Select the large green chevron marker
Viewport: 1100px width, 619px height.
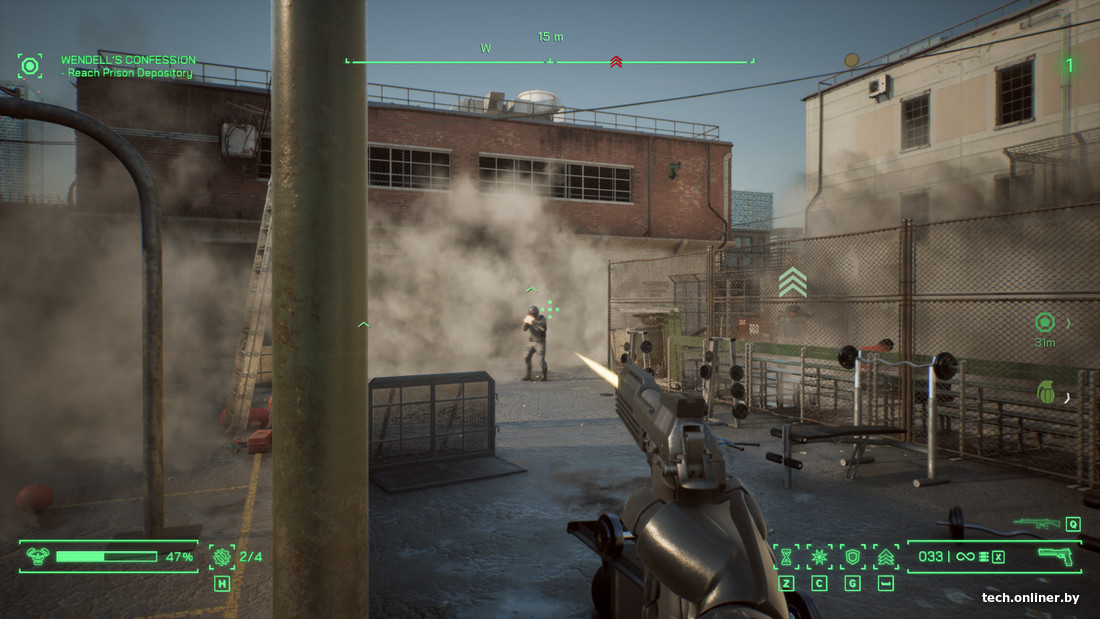click(792, 283)
